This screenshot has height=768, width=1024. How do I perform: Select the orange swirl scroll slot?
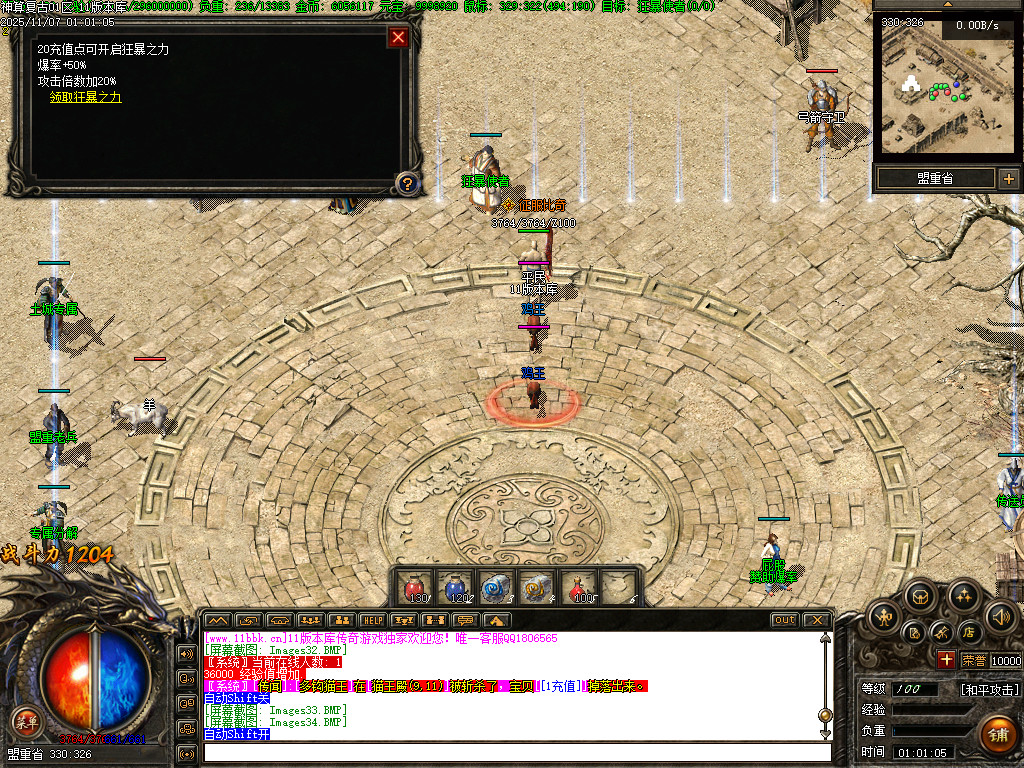click(537, 587)
